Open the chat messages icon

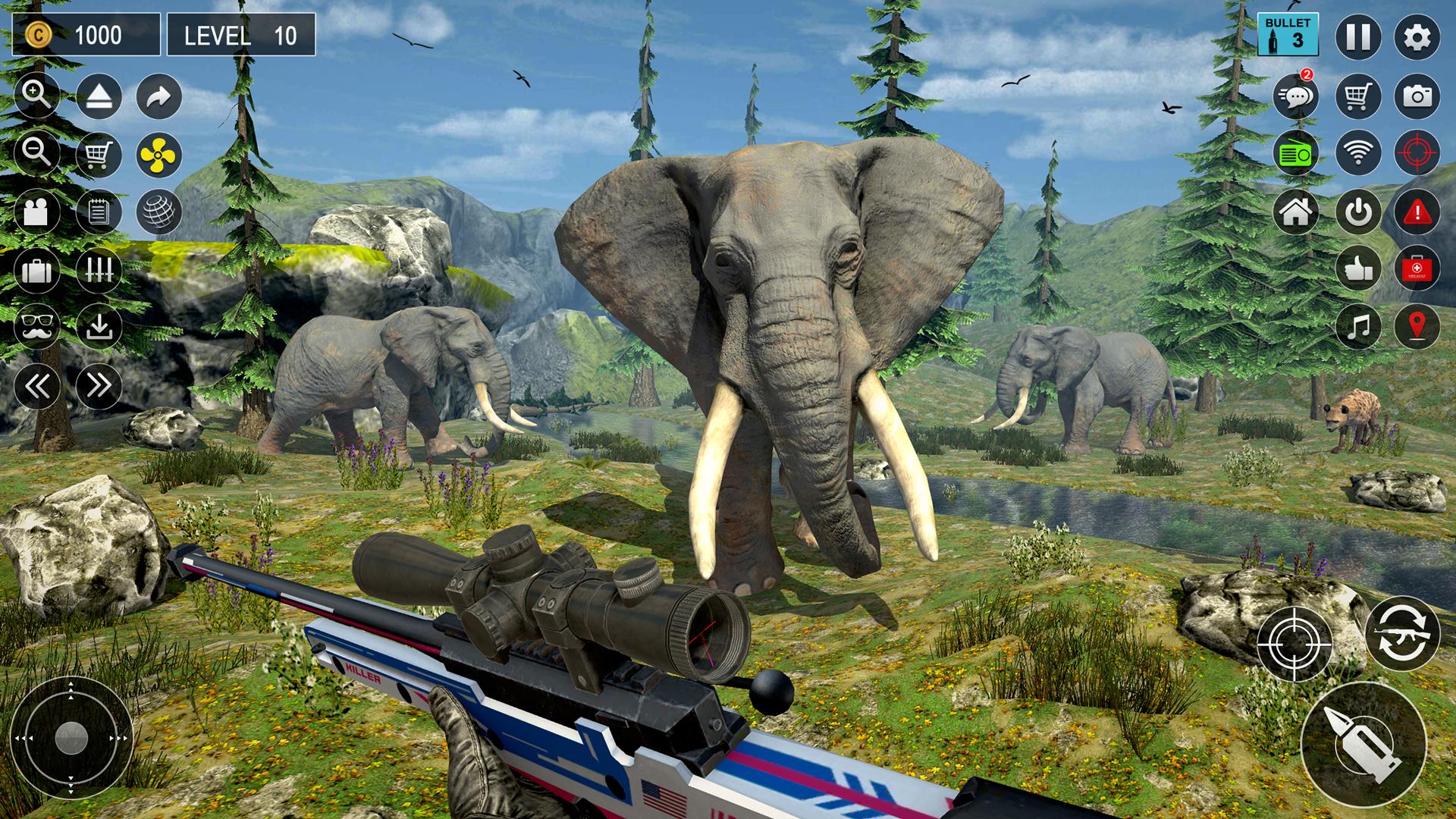(1296, 96)
